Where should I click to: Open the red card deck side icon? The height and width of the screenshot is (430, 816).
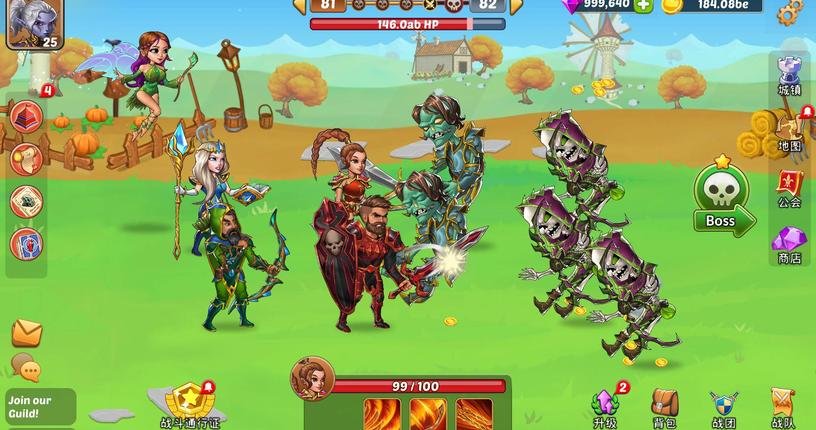pos(26,244)
